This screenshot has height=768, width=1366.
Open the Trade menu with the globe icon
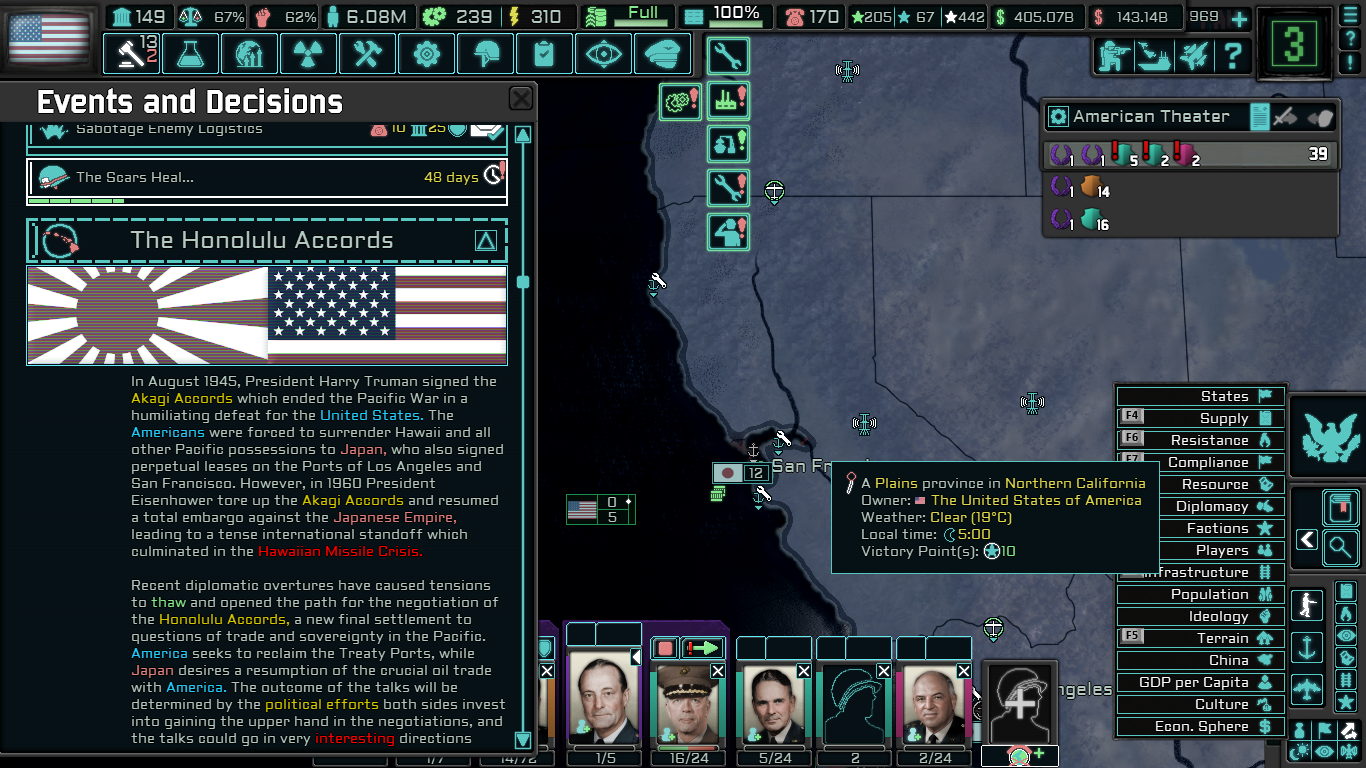249,54
